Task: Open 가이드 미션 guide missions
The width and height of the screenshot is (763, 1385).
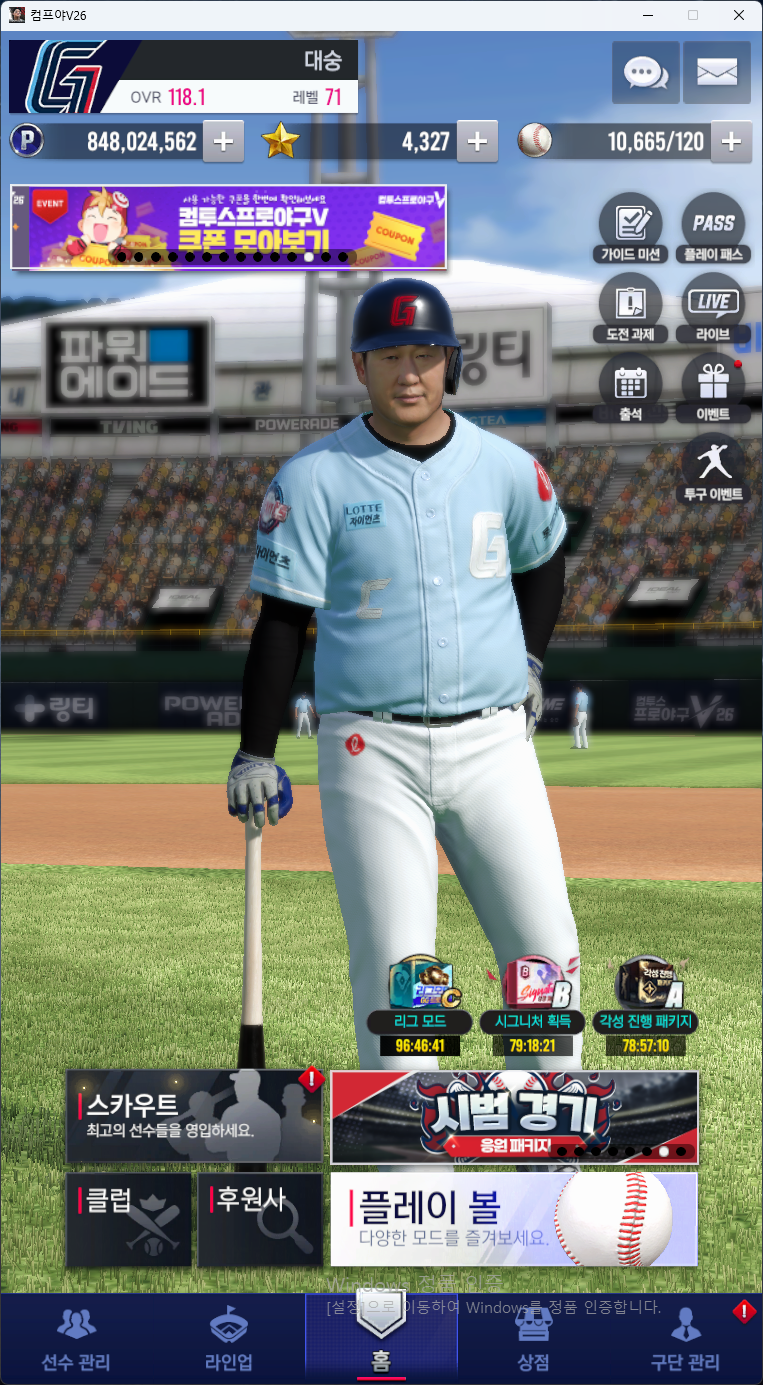Action: click(x=630, y=228)
